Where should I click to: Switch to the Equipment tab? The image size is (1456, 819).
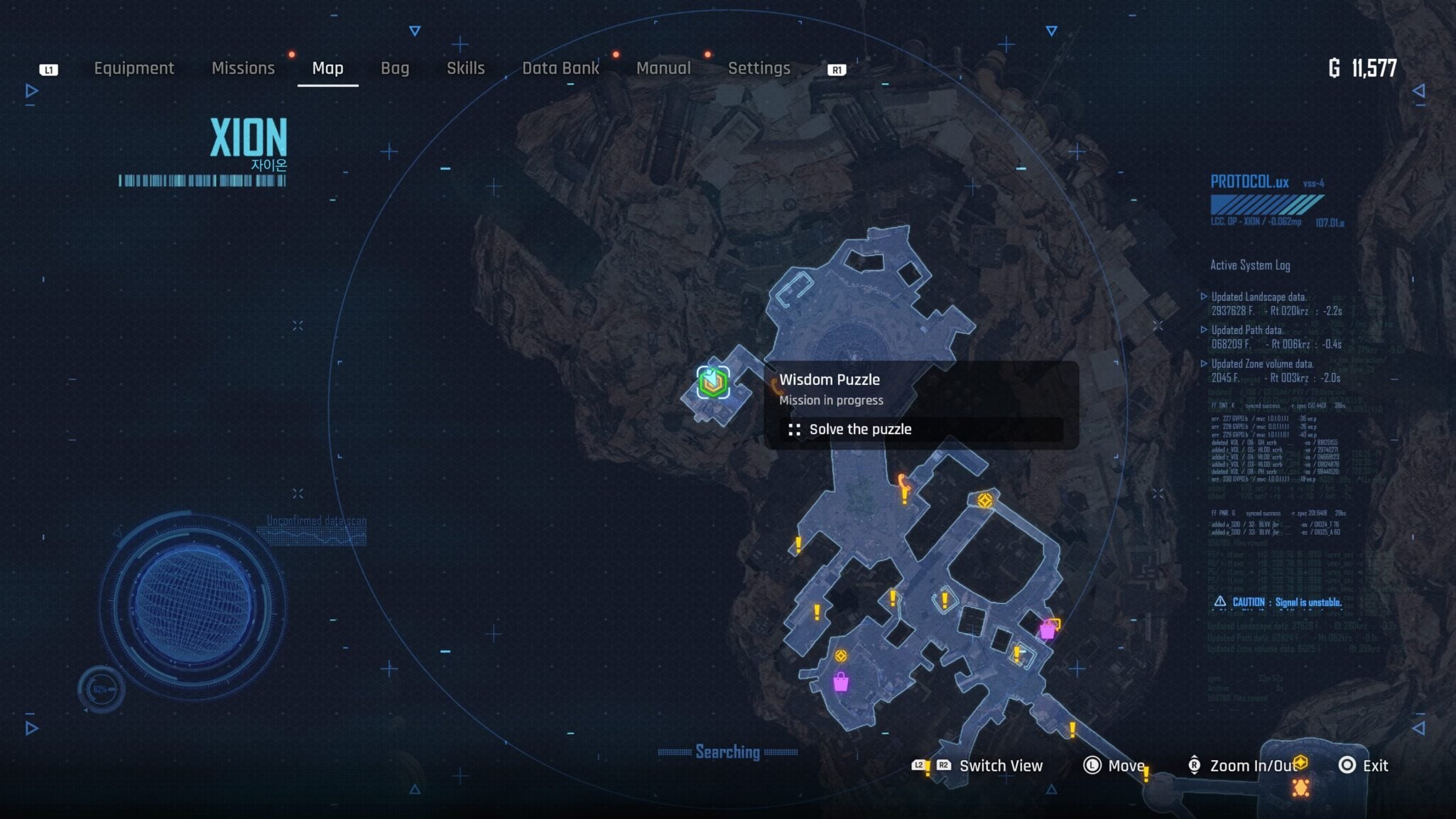[134, 68]
